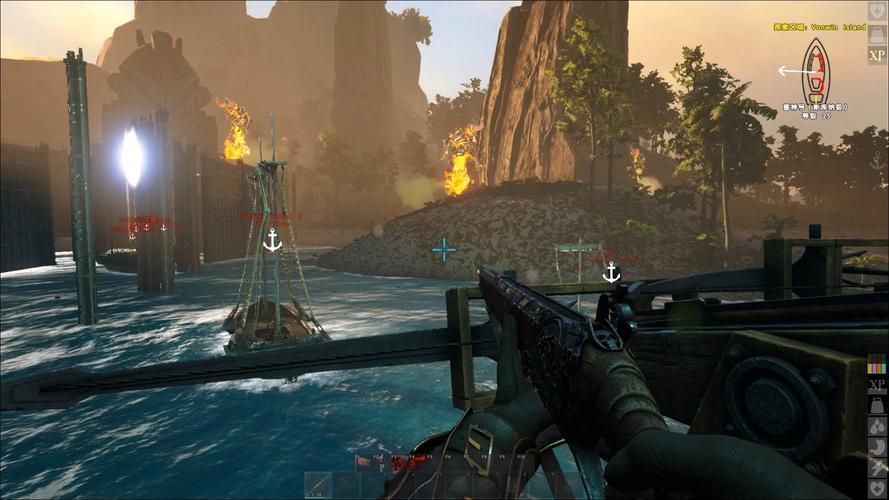The height and width of the screenshot is (500, 889).
Task: Select the first hotbar slot holding a weapon
Action: click(x=317, y=486)
